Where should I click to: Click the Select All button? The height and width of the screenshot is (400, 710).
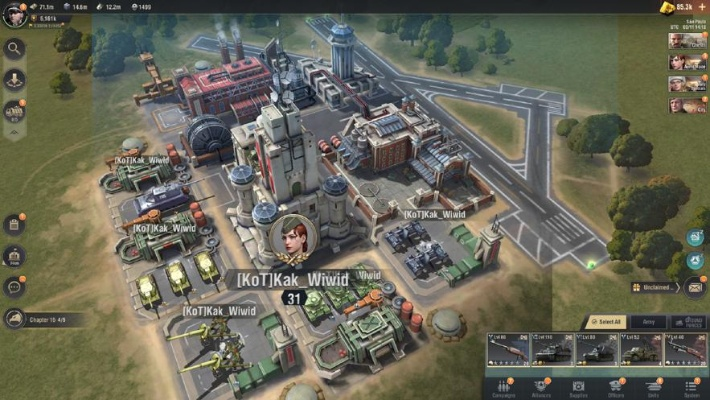point(606,322)
